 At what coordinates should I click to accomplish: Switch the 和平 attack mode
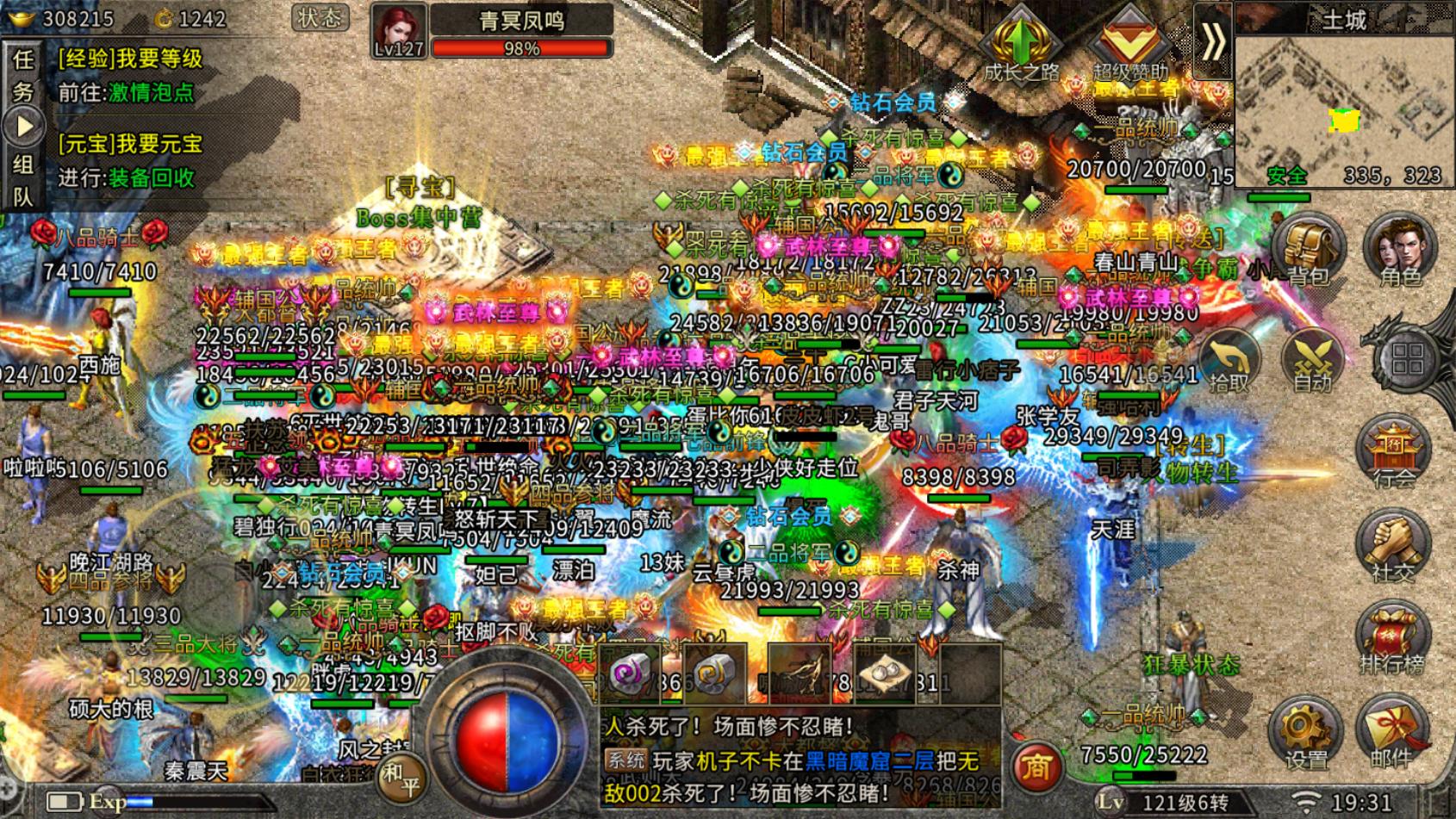[401, 779]
